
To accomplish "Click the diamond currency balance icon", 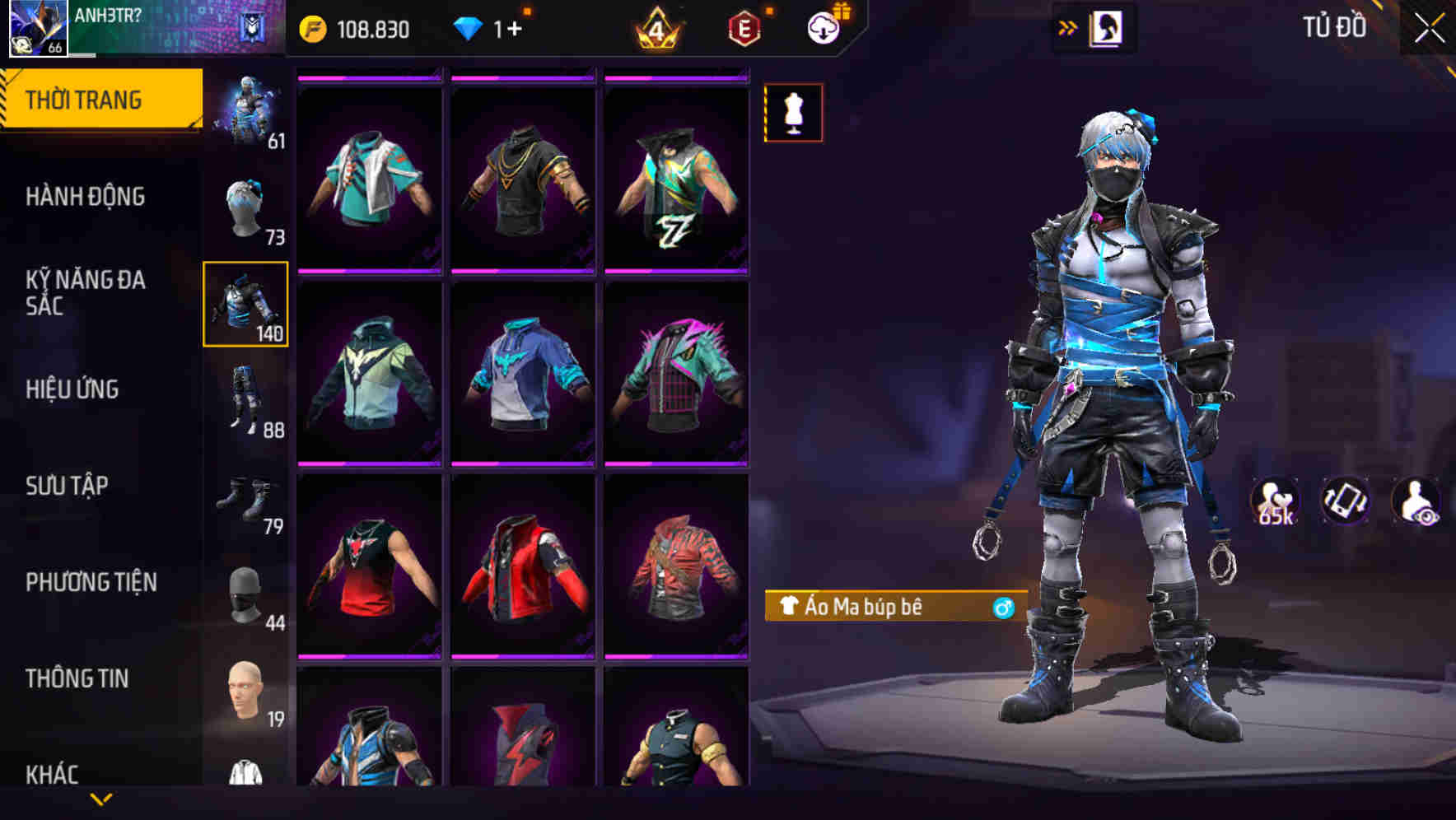I will pos(467,27).
